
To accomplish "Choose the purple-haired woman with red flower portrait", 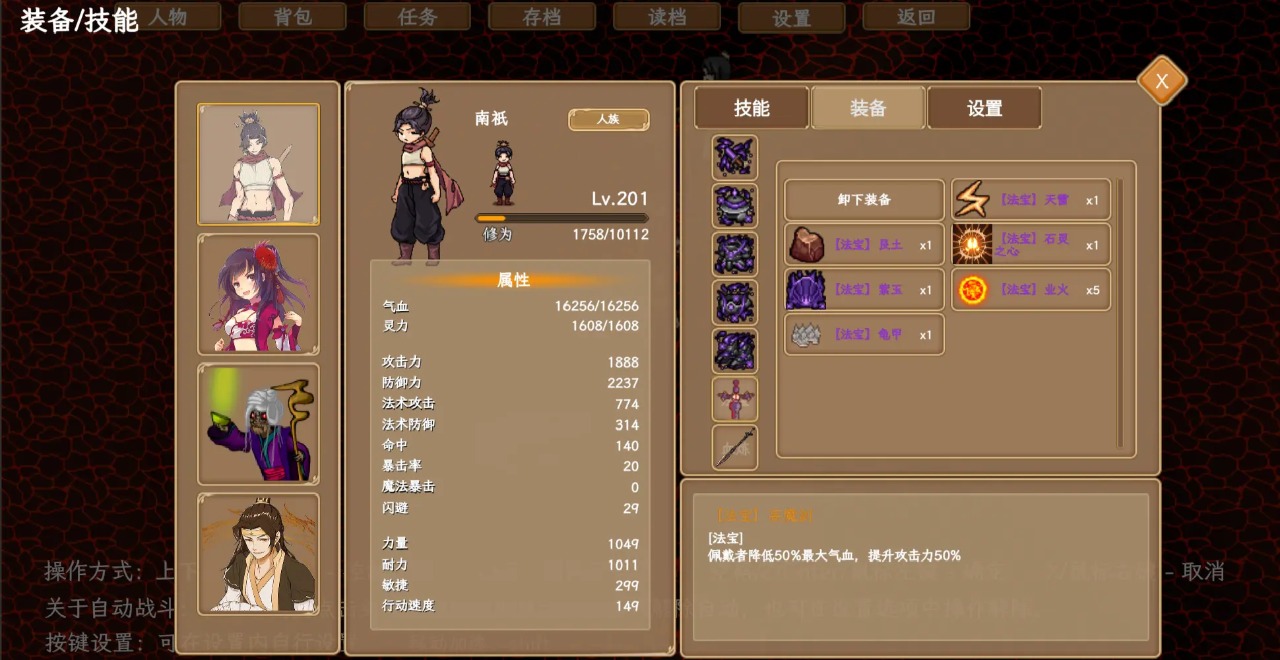I will [x=258, y=294].
